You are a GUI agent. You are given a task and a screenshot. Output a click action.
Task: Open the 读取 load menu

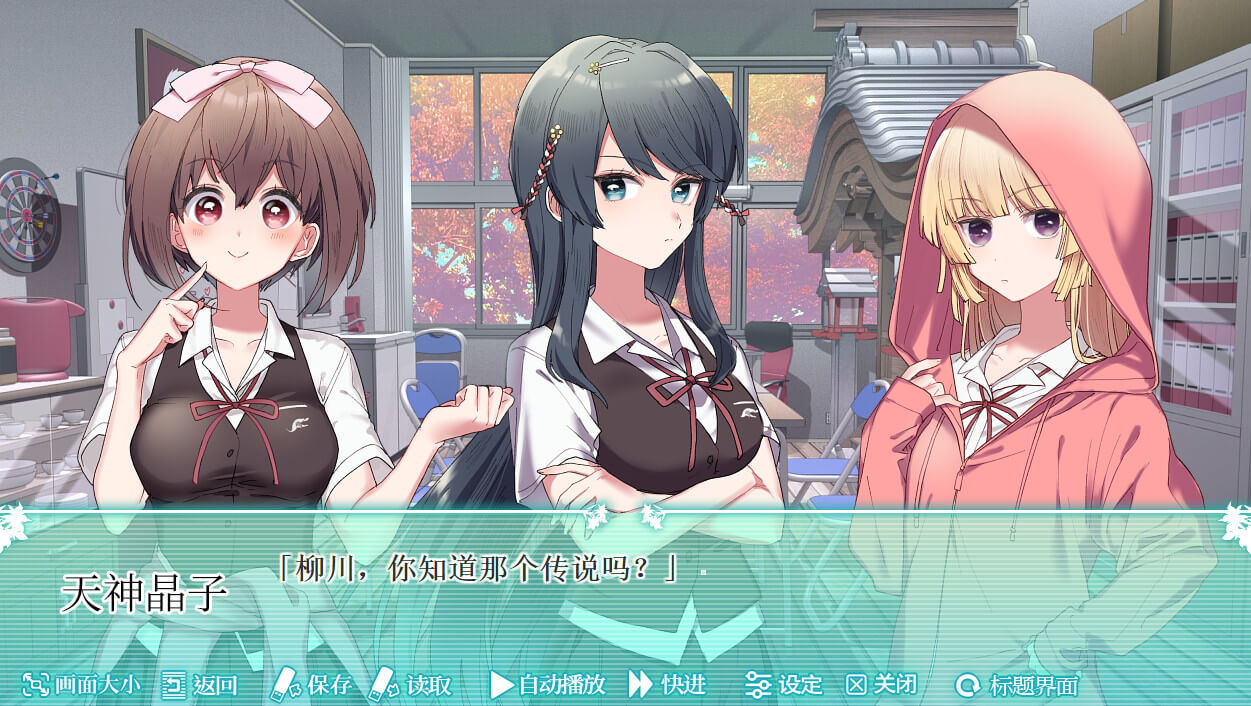pyautogui.click(x=411, y=685)
